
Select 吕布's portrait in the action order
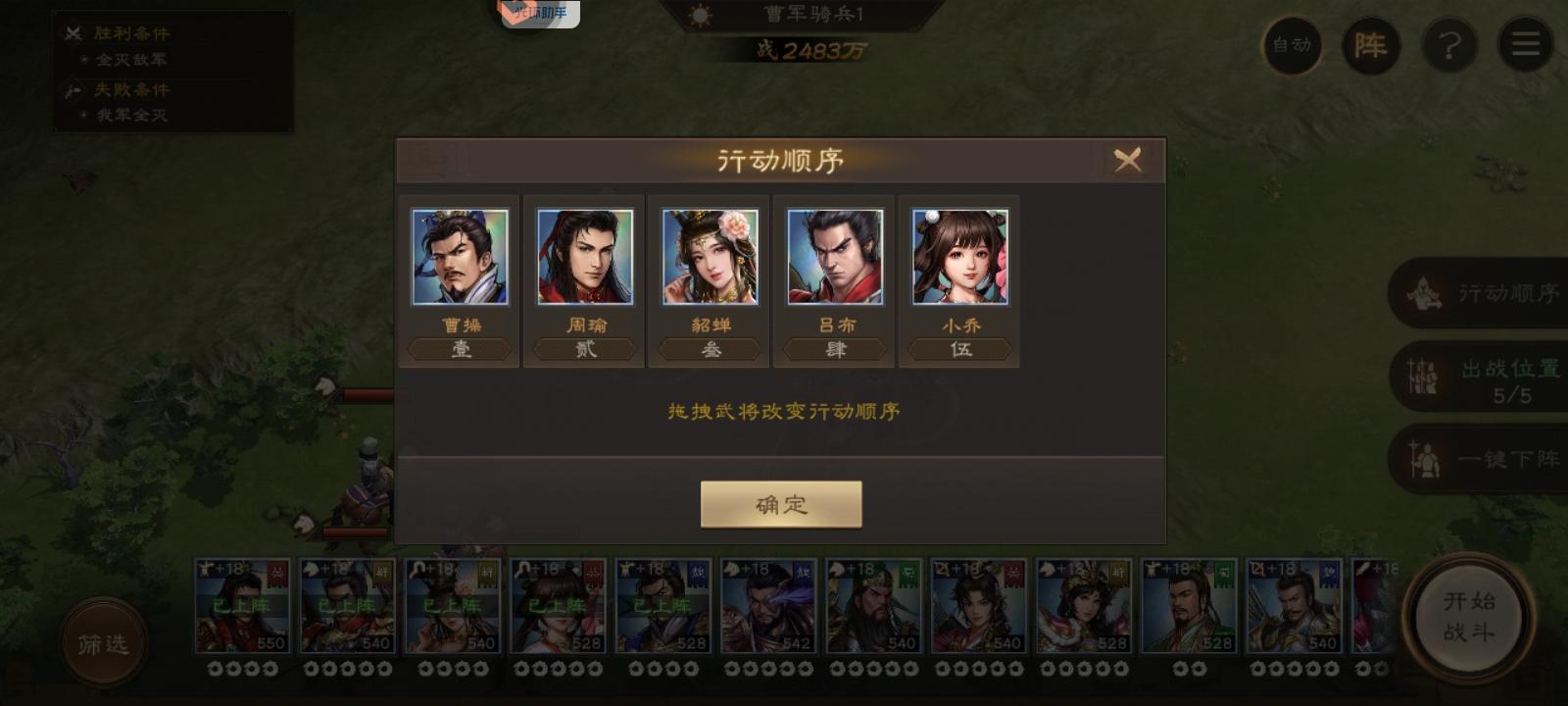(834, 257)
